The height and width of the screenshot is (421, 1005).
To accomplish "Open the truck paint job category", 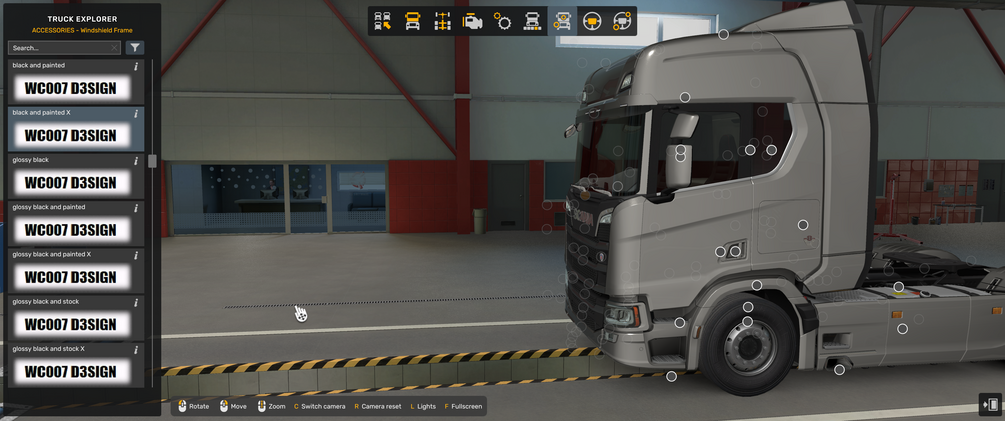I will 532,21.
